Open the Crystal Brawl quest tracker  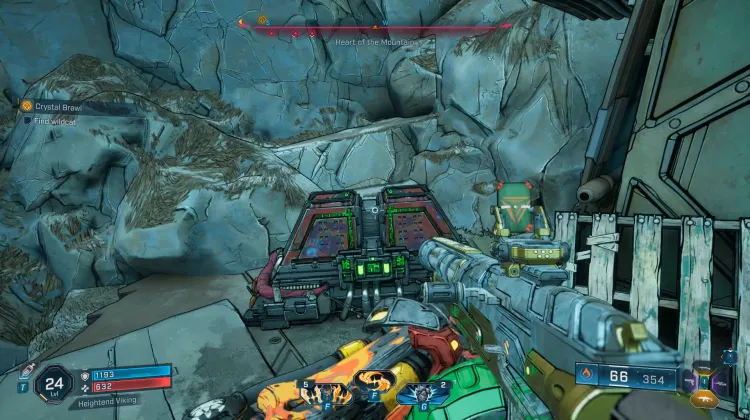[60, 106]
